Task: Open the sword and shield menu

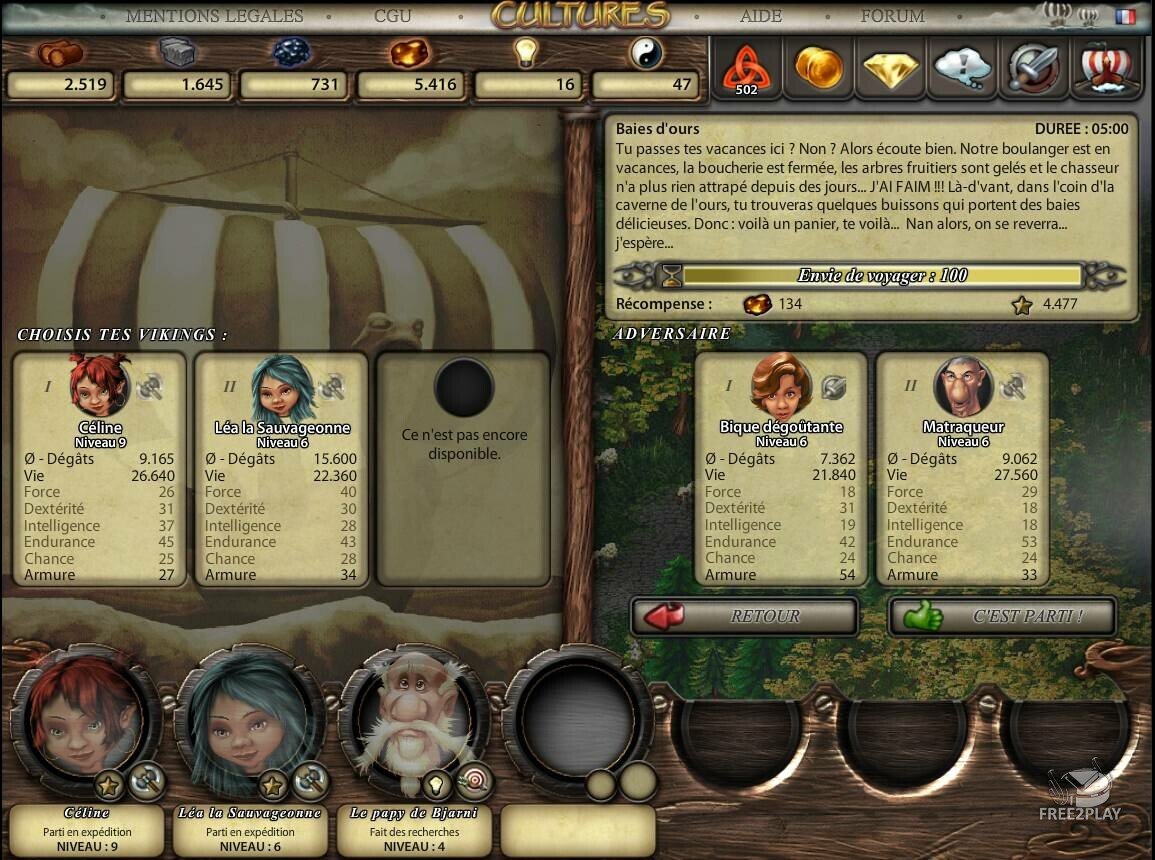Action: [x=1034, y=68]
